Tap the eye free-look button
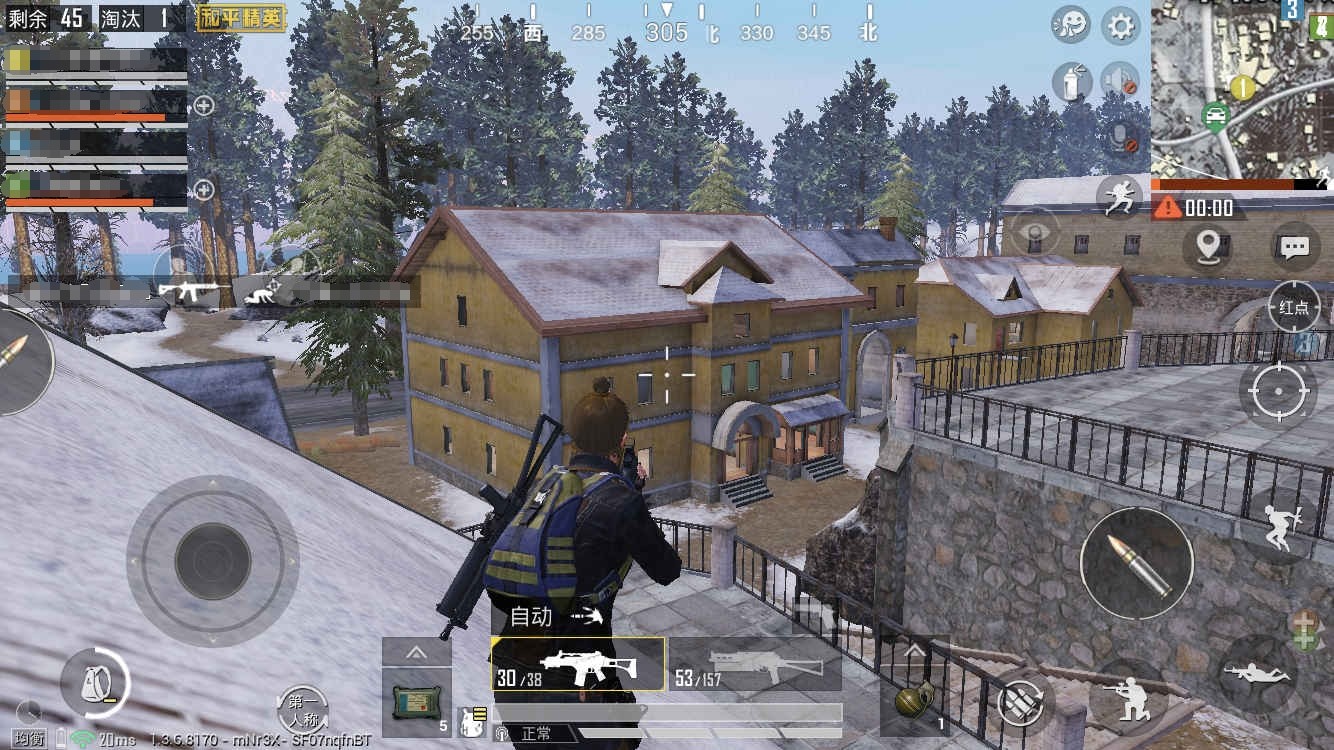This screenshot has height=750, width=1334. [x=1034, y=237]
